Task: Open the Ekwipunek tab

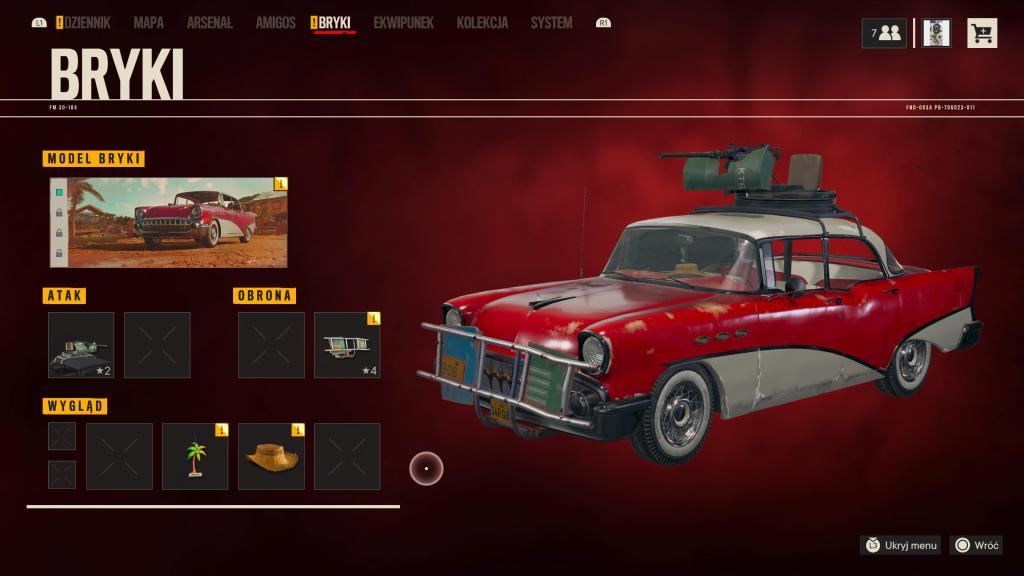Action: tap(403, 22)
